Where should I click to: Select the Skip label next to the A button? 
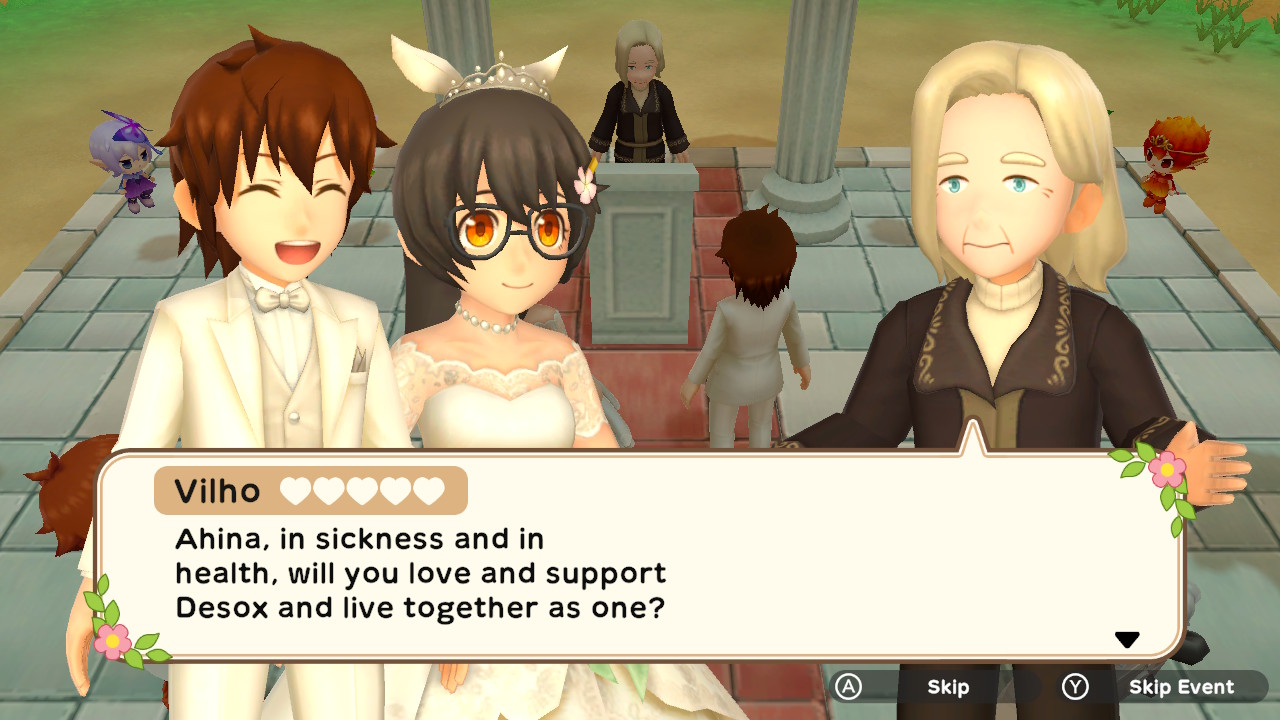(947, 687)
